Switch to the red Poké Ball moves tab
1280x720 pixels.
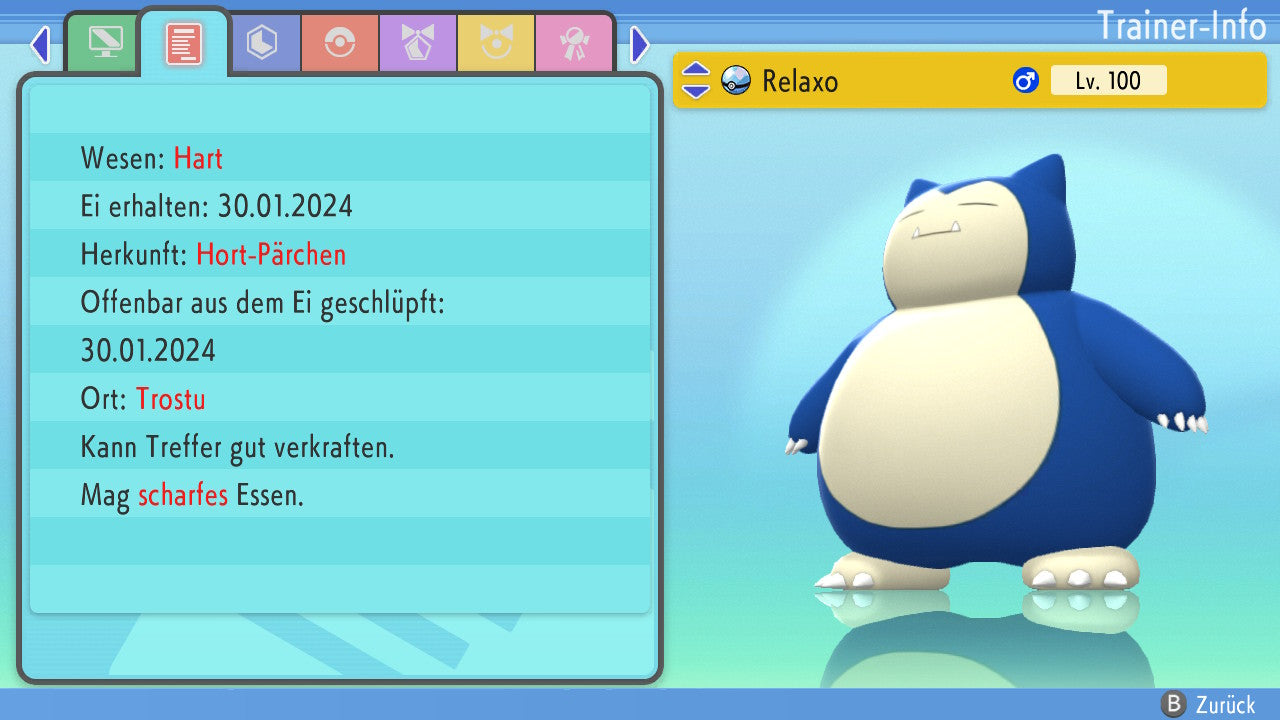340,44
